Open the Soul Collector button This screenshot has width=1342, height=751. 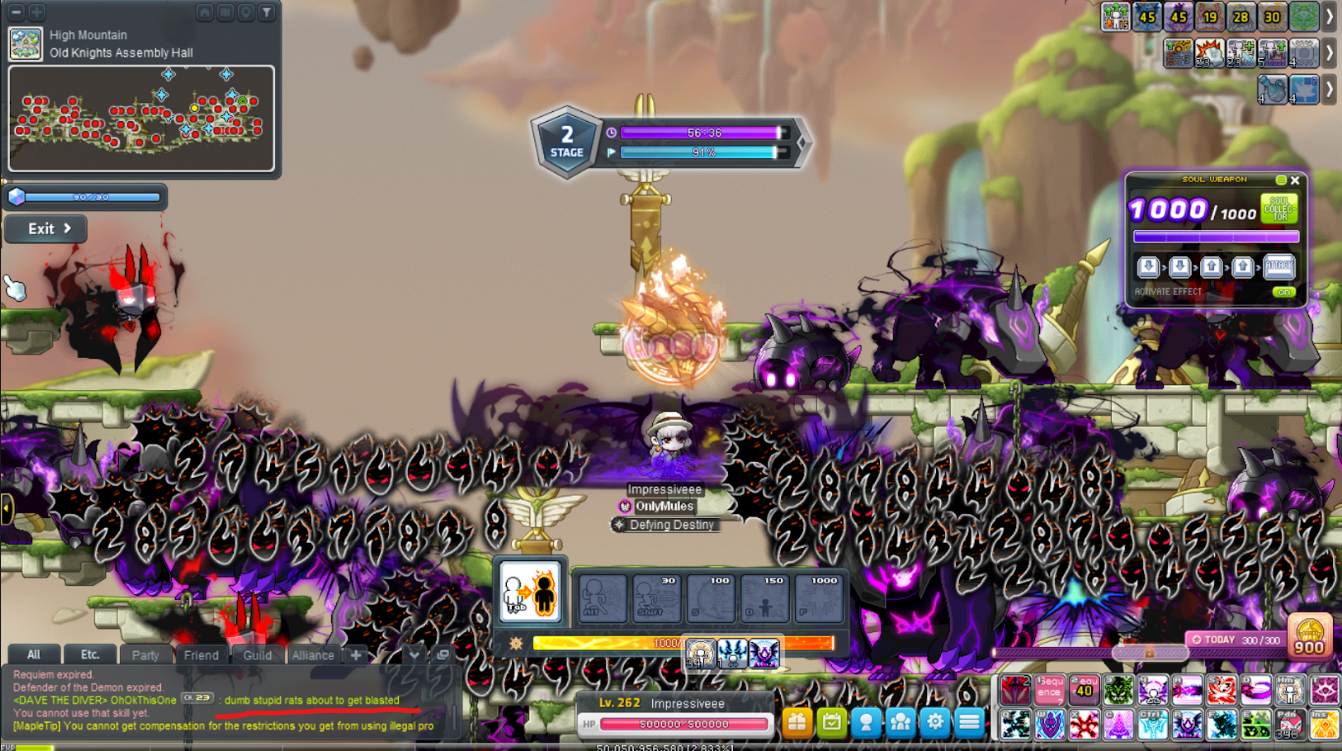point(1279,208)
